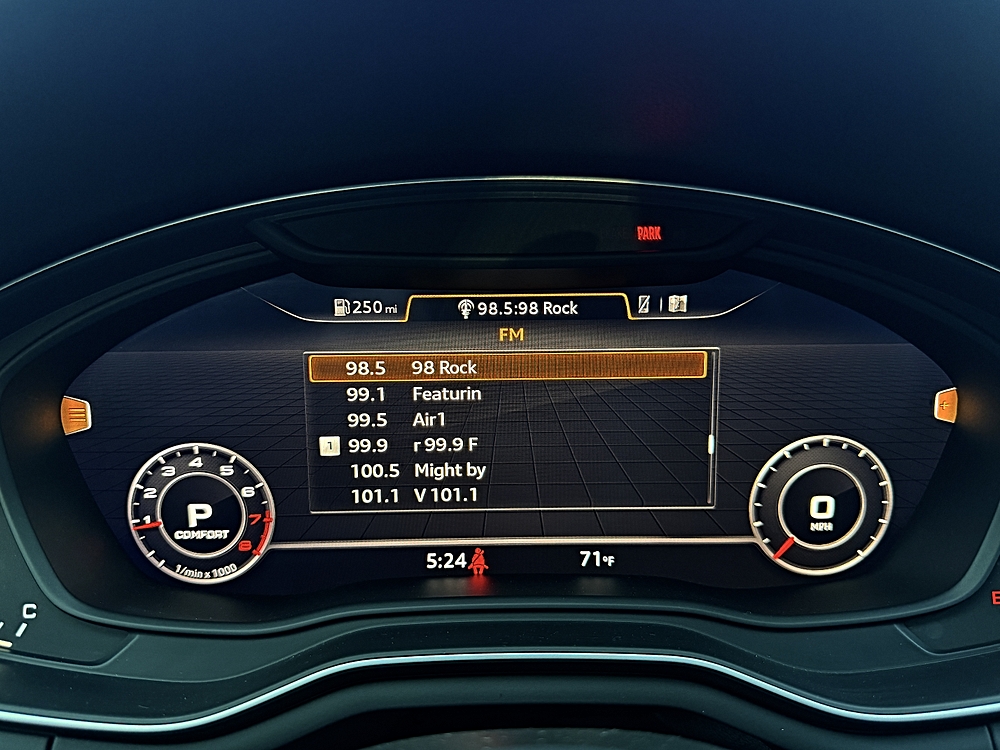Pick the 101.1 V 101.1 station
Viewport: 1000px width, 750px height.
[x=508, y=495]
